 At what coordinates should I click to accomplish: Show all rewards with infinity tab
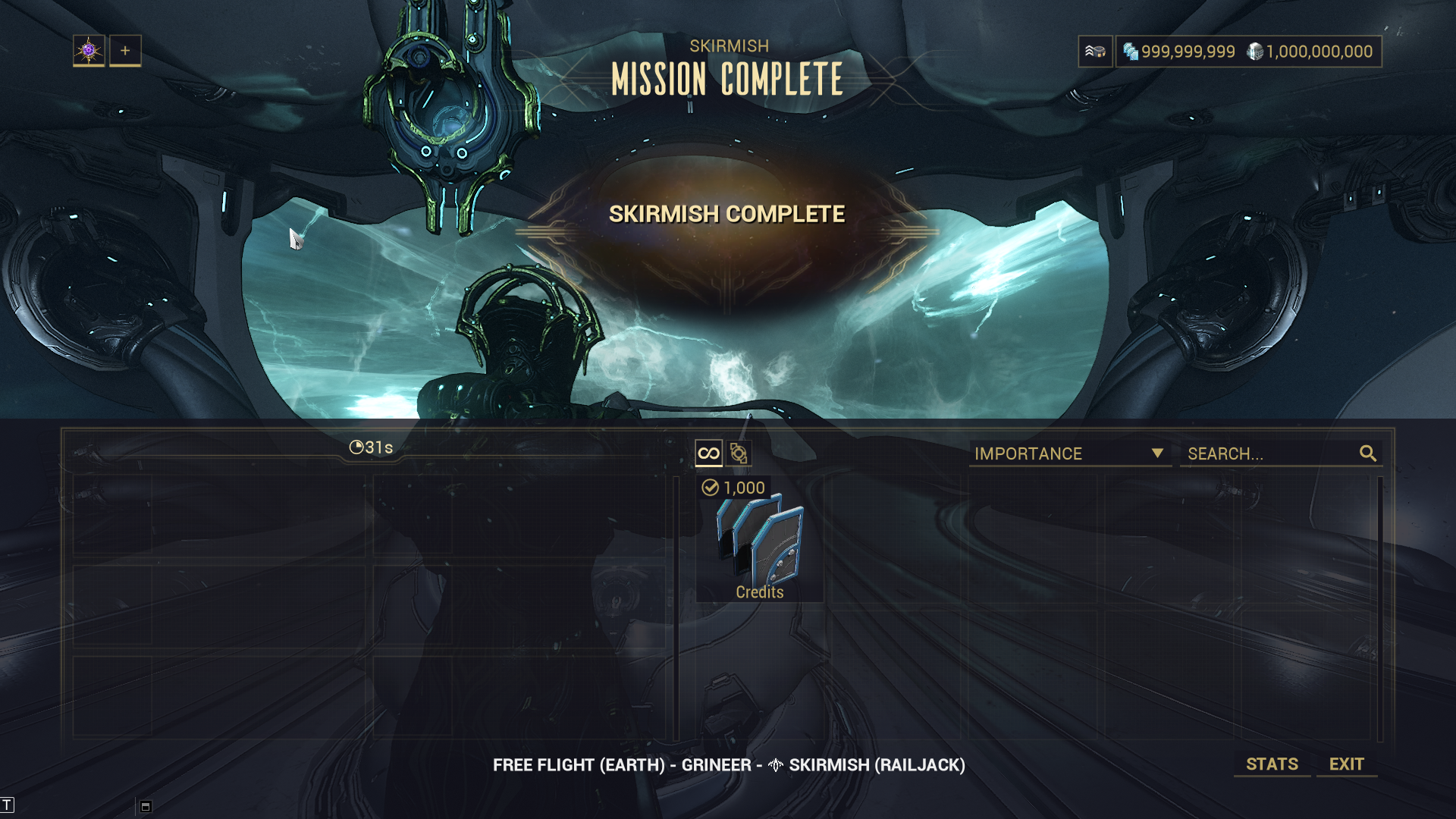[708, 453]
